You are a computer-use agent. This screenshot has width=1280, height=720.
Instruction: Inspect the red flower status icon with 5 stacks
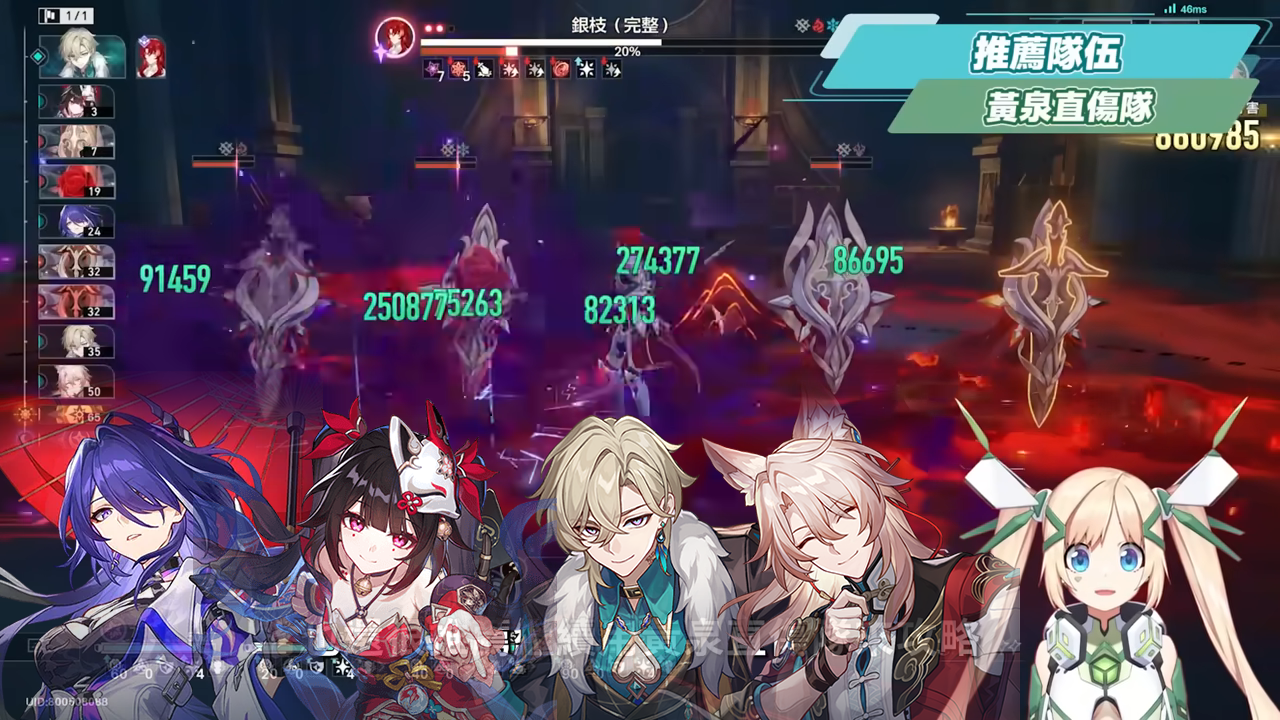(x=458, y=69)
